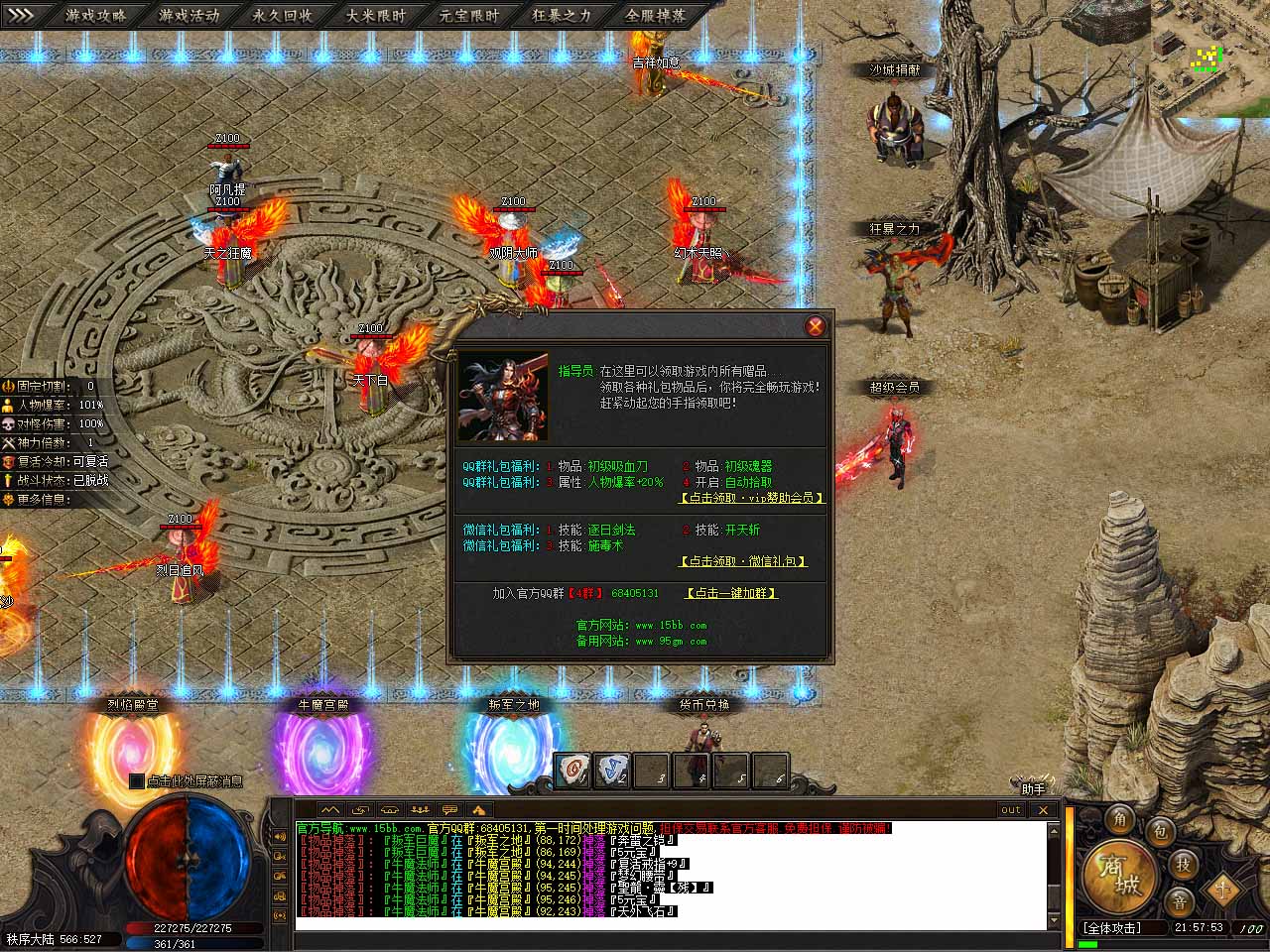Claim the 微信礼包 gift link
This screenshot has height=952, width=1270.
tap(743, 561)
